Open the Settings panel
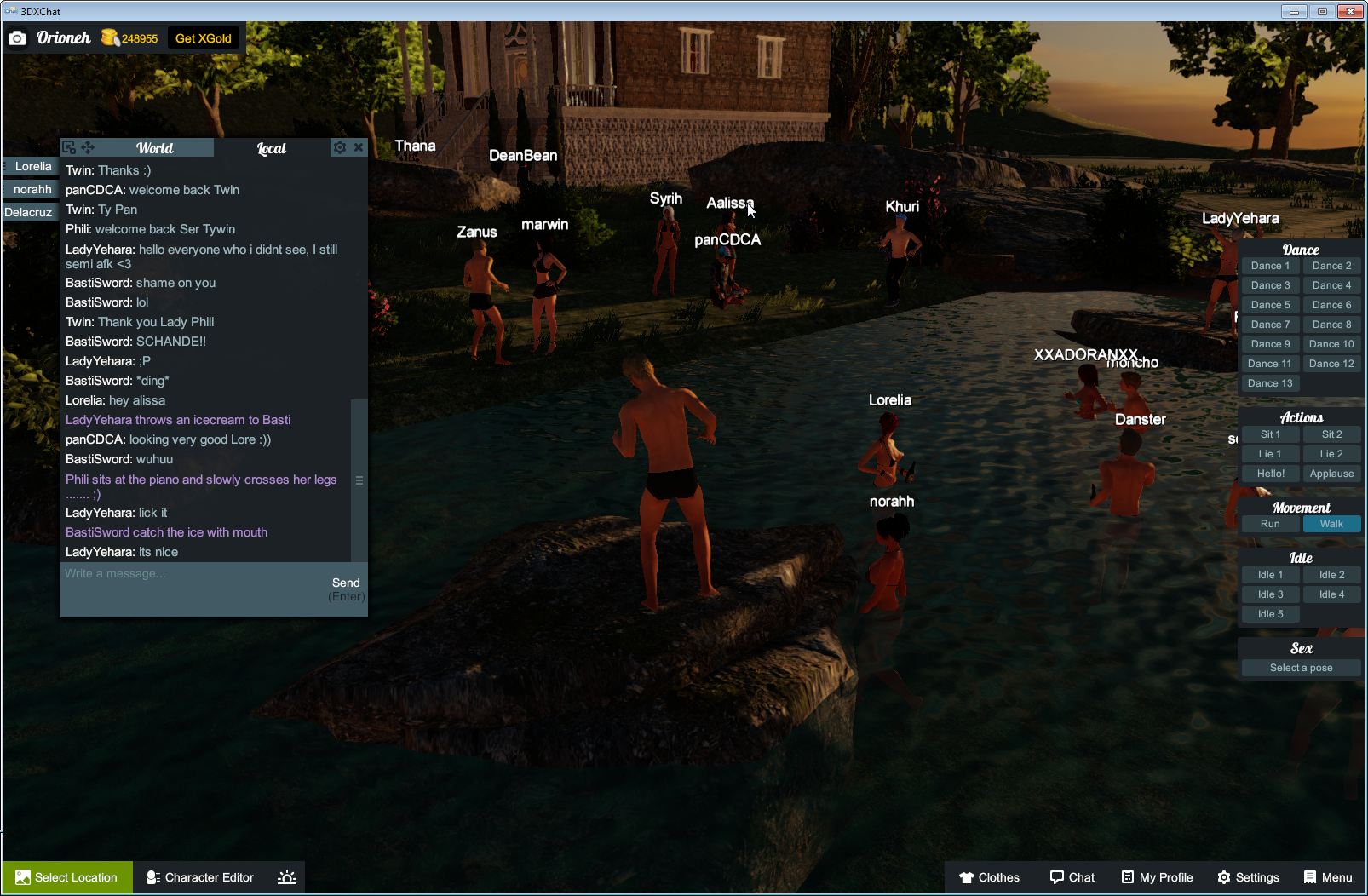 1248,877
